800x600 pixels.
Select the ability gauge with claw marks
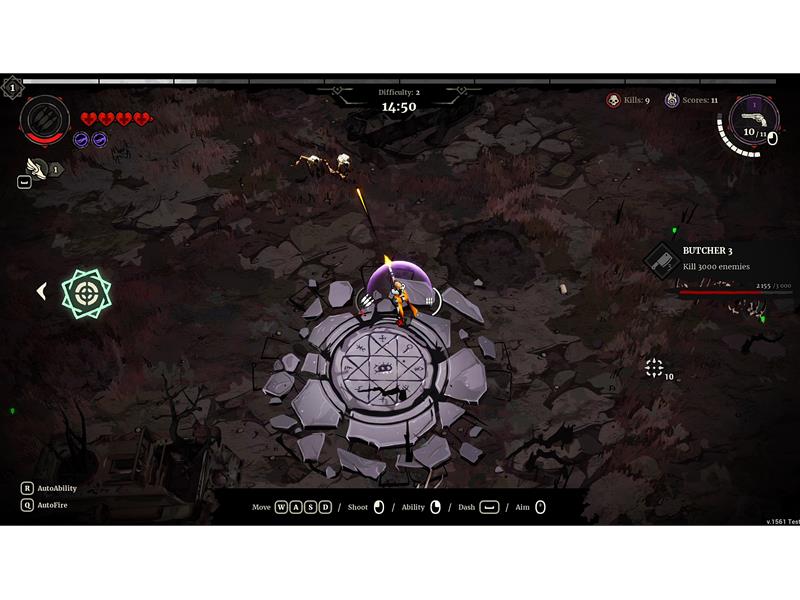(45, 119)
